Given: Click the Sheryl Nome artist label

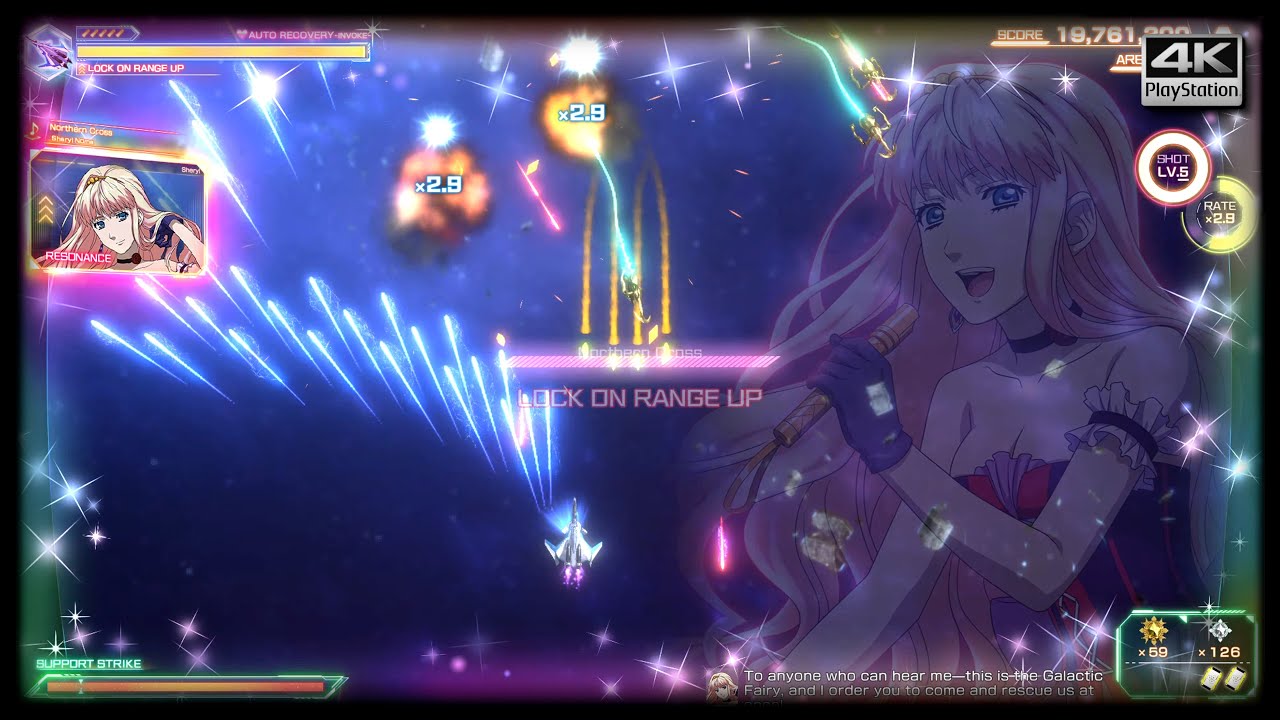Looking at the screenshot, I should point(73,141).
